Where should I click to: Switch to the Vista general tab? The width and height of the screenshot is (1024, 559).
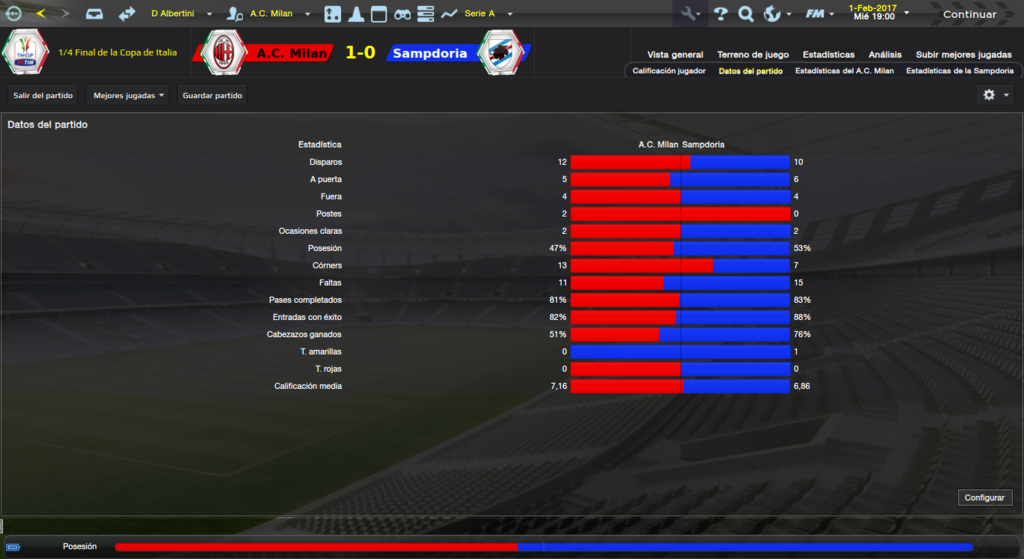(675, 55)
